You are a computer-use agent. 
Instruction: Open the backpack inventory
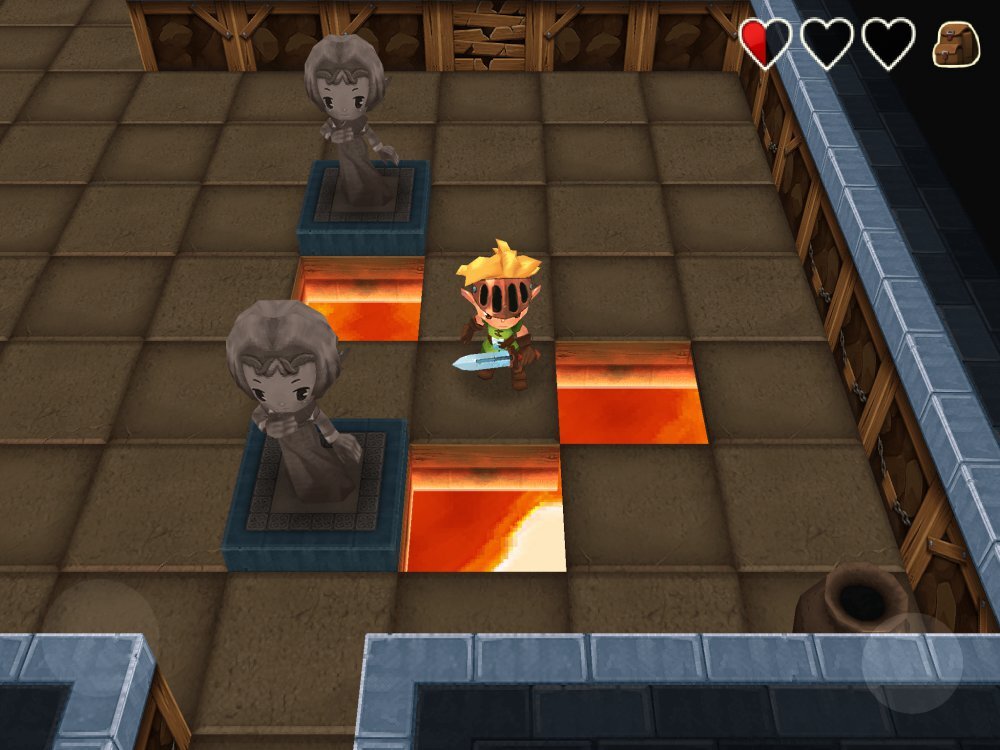pos(956,44)
